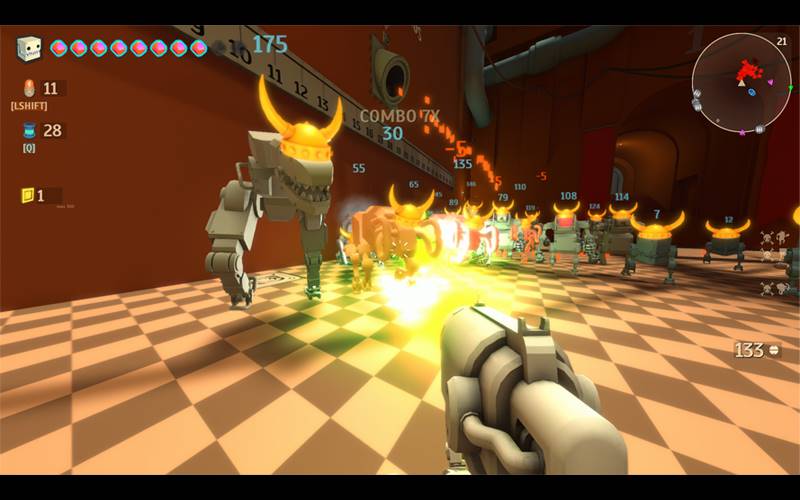Screen dimensions: 800x500
Task: Select the gold cube currency icon
Action: [x=27, y=195]
